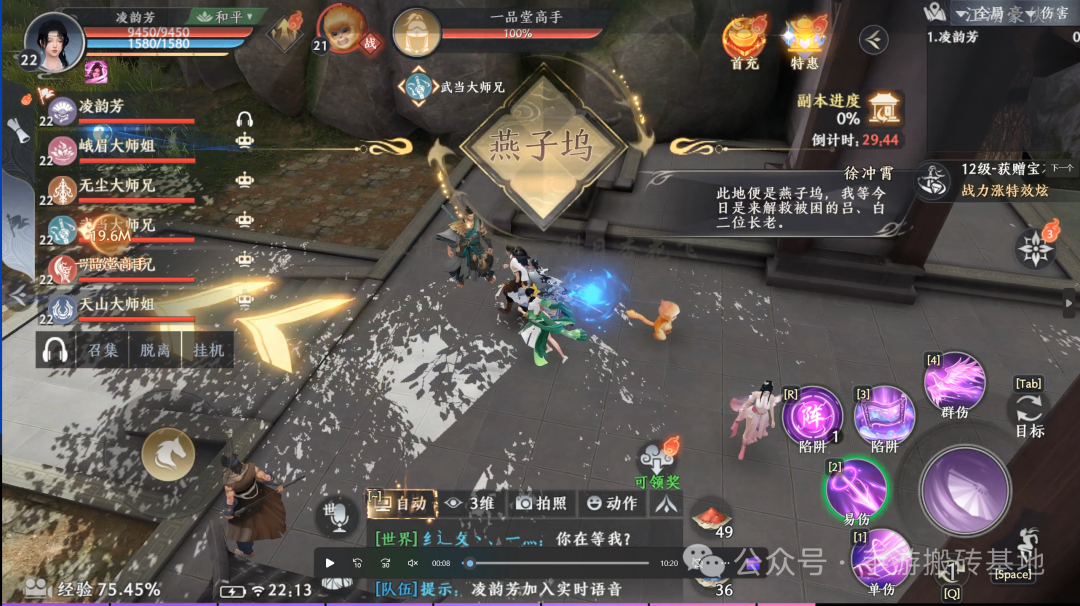Screen dimensions: 1080x606
Task: Hit the large fan basic attack button
Action: pyautogui.click(x=964, y=491)
